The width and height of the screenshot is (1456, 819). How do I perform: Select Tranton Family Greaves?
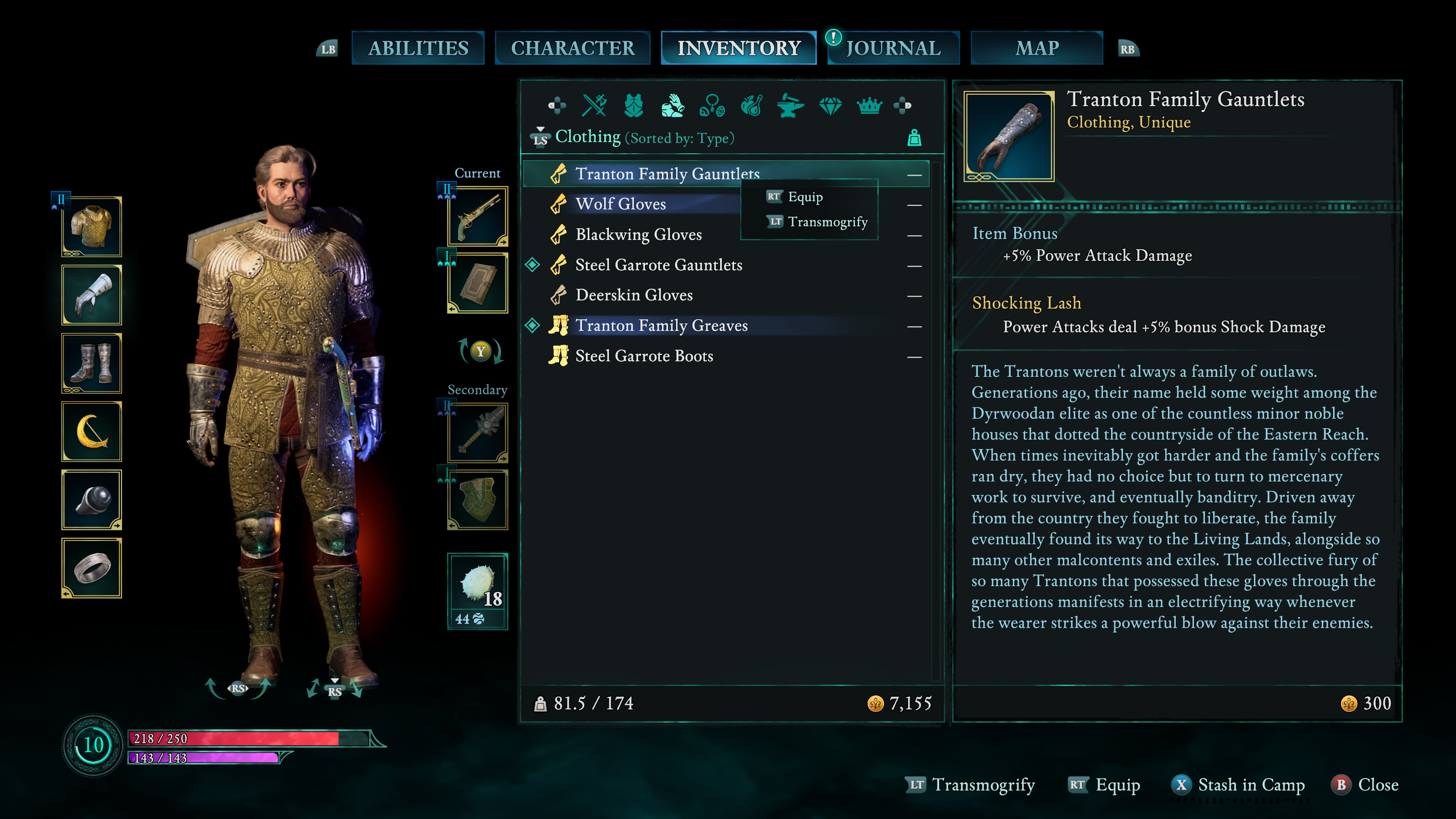(661, 326)
